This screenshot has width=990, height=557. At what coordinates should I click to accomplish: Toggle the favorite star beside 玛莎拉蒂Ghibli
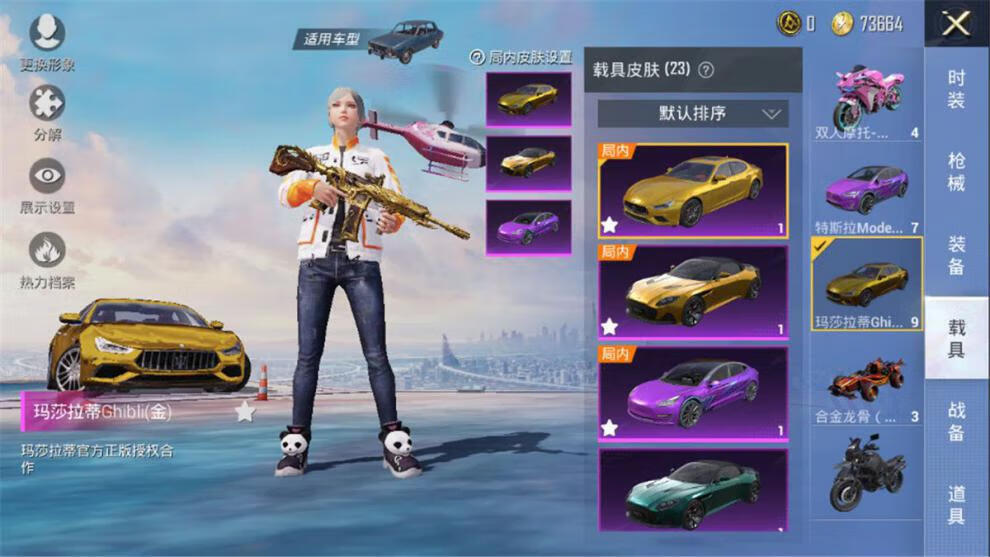pyautogui.click(x=245, y=411)
